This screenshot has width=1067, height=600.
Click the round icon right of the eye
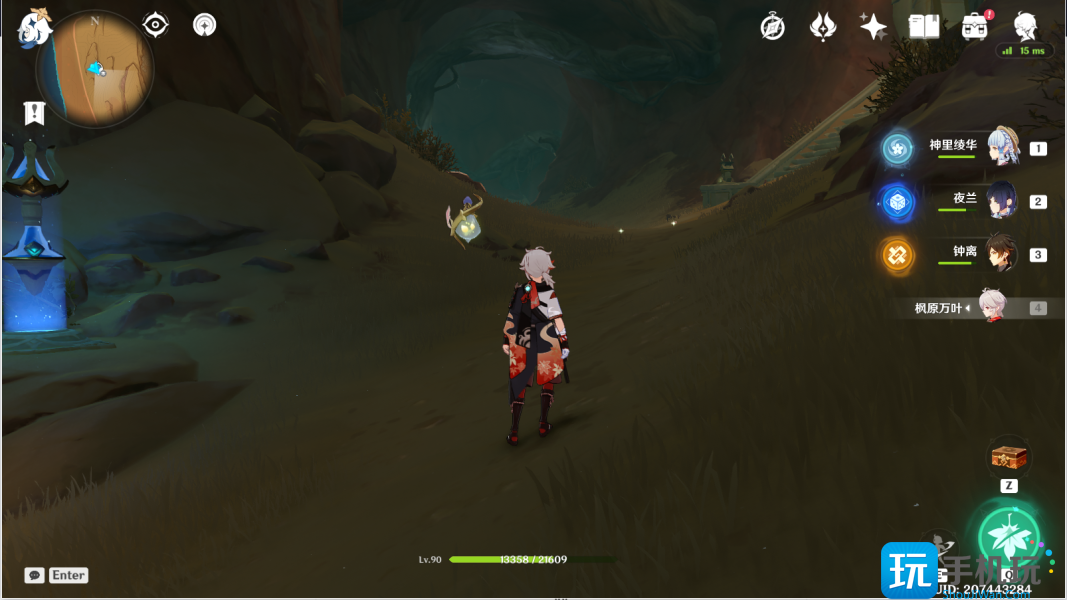205,24
